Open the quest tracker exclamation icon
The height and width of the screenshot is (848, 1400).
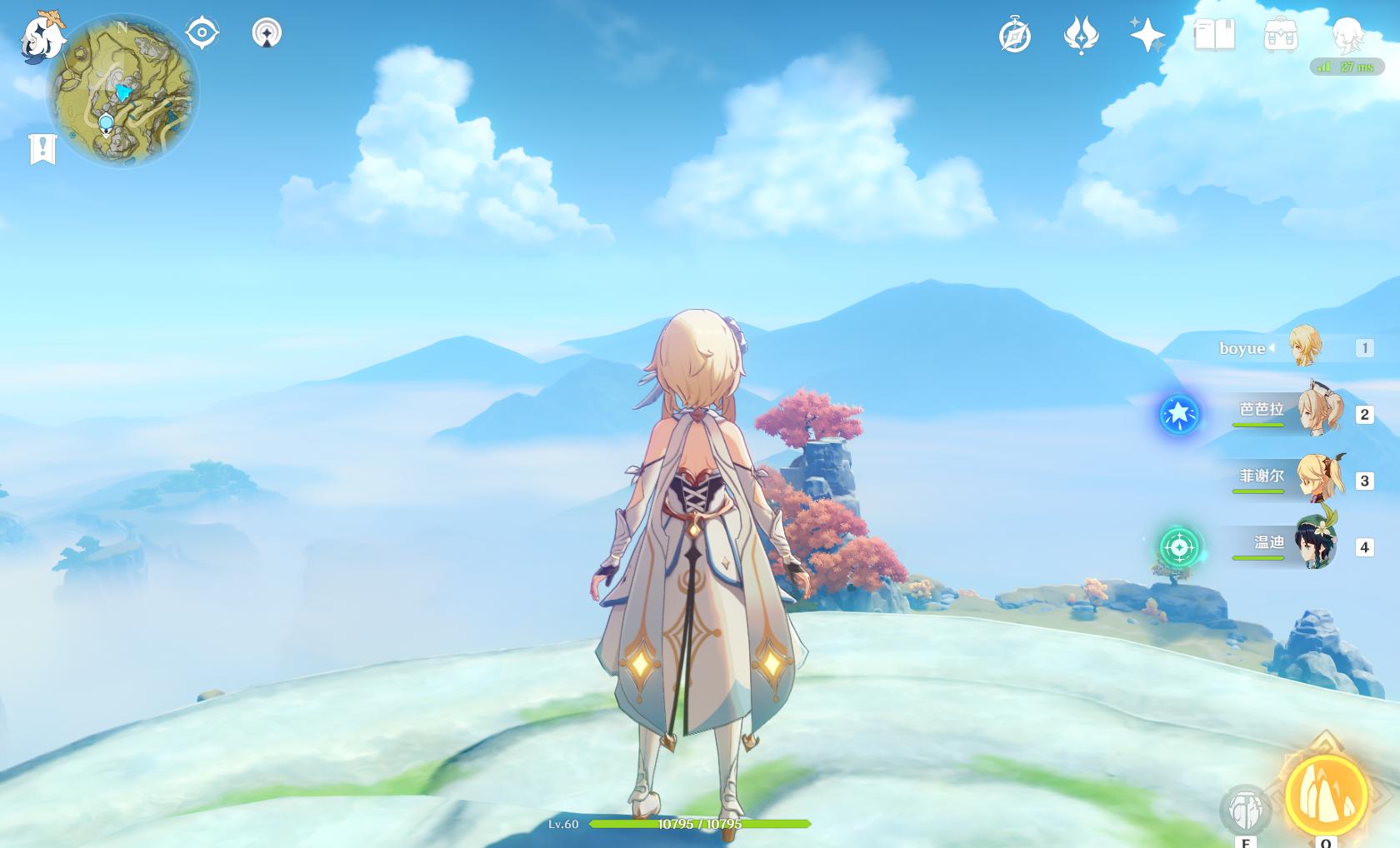click(x=42, y=149)
